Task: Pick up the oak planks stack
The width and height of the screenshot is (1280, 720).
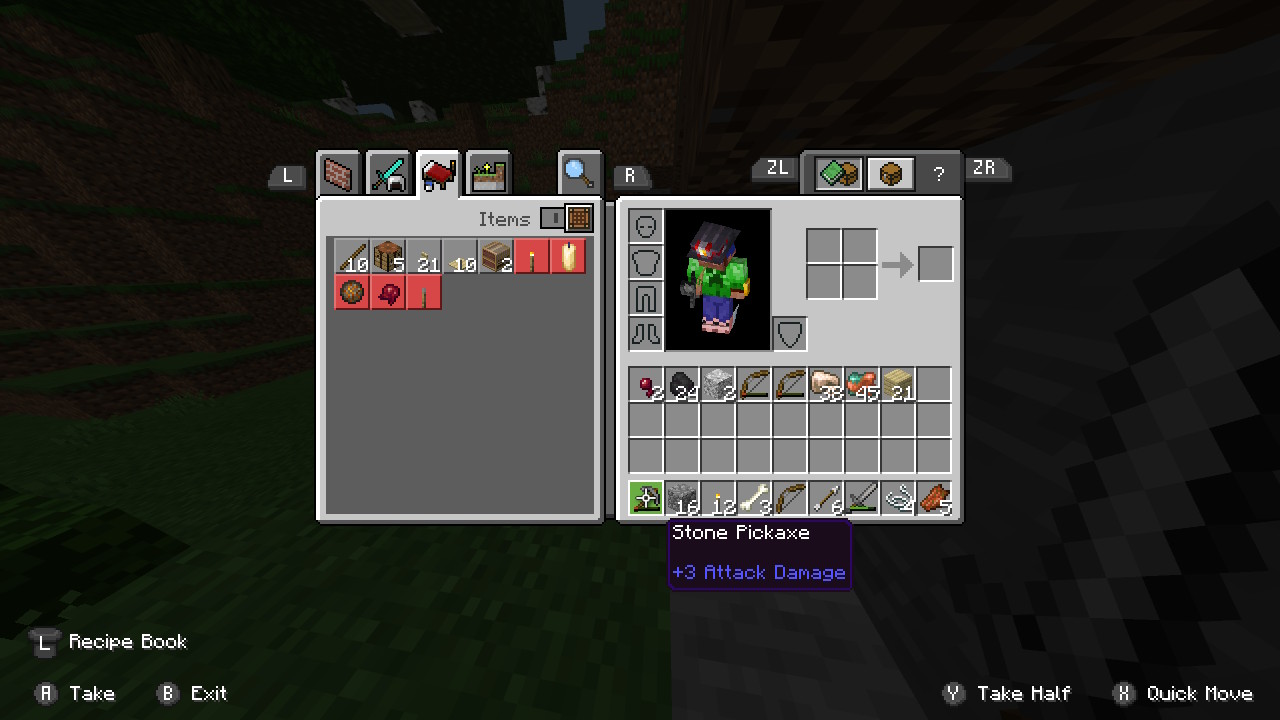Action: tap(898, 385)
